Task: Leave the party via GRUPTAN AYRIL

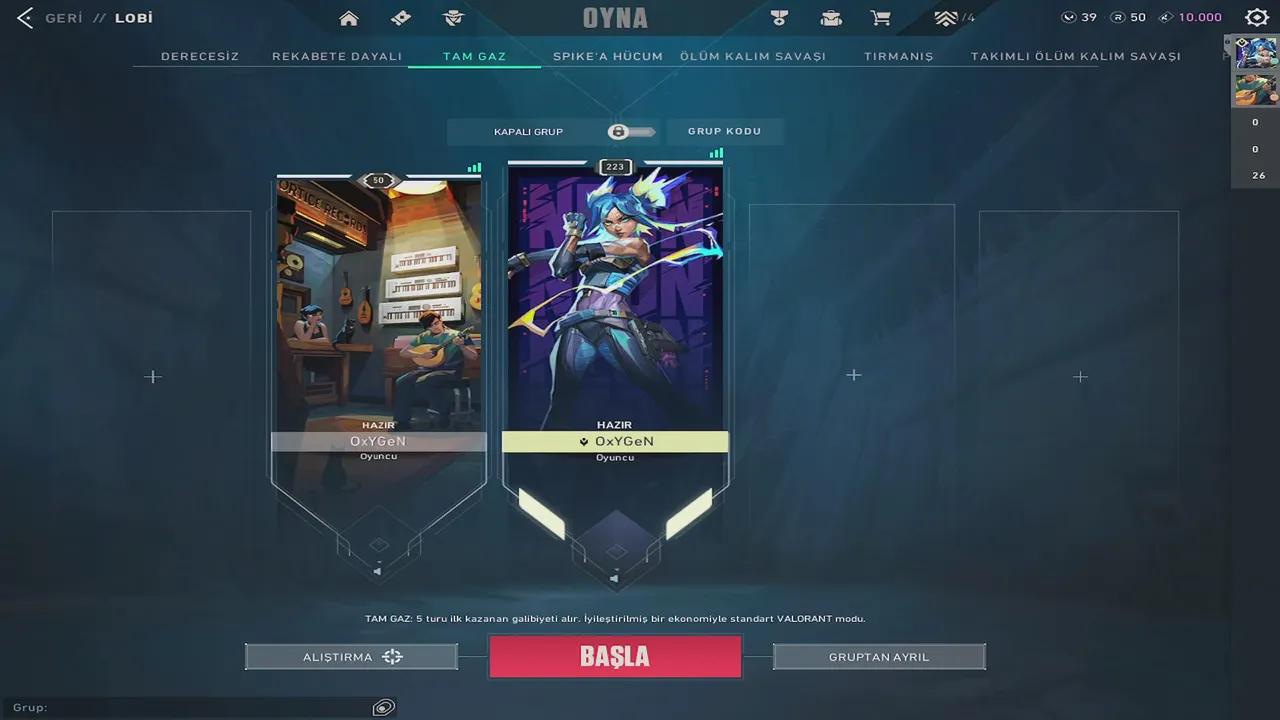Action: coord(879,657)
